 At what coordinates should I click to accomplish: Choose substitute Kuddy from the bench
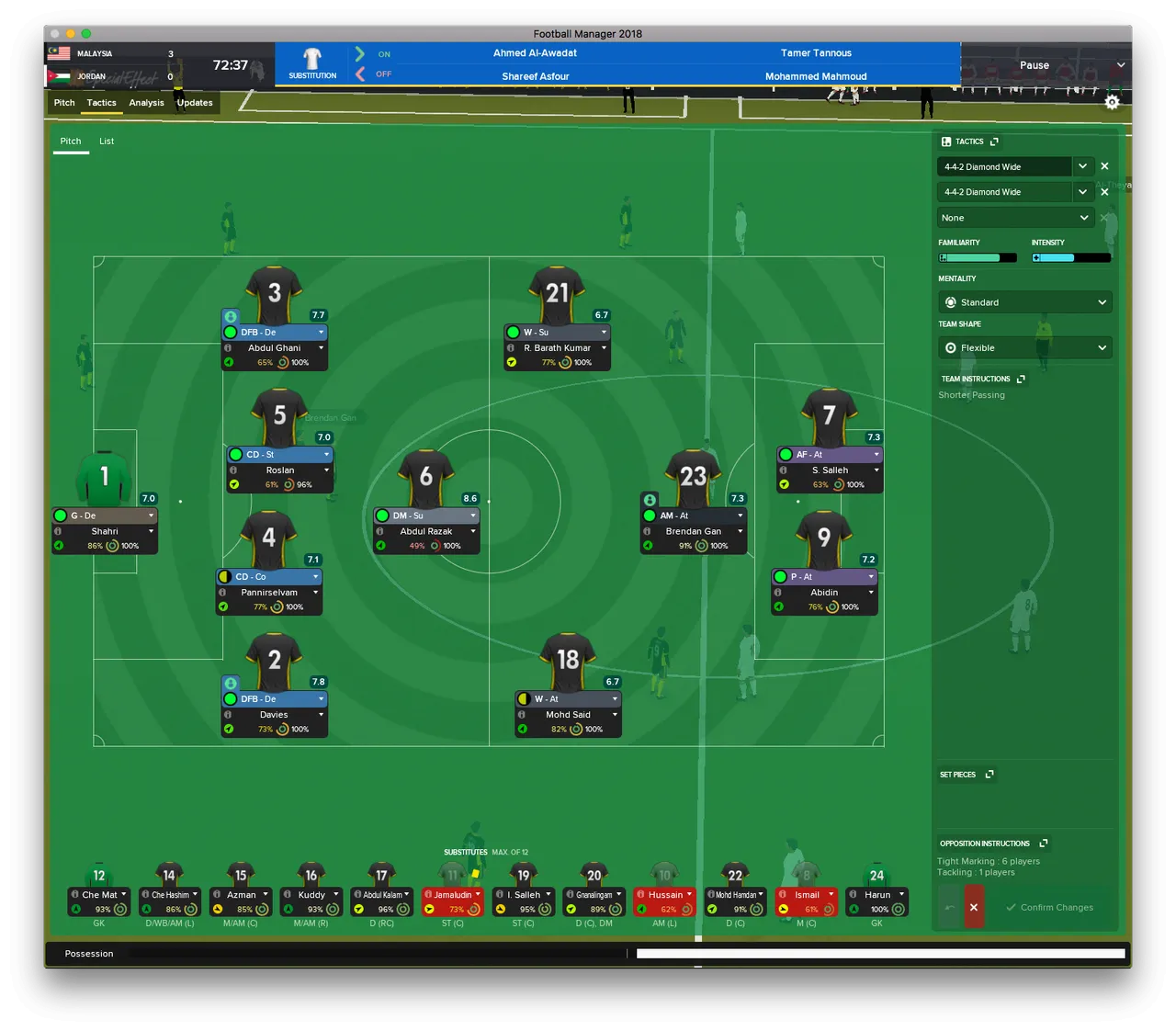[311, 895]
